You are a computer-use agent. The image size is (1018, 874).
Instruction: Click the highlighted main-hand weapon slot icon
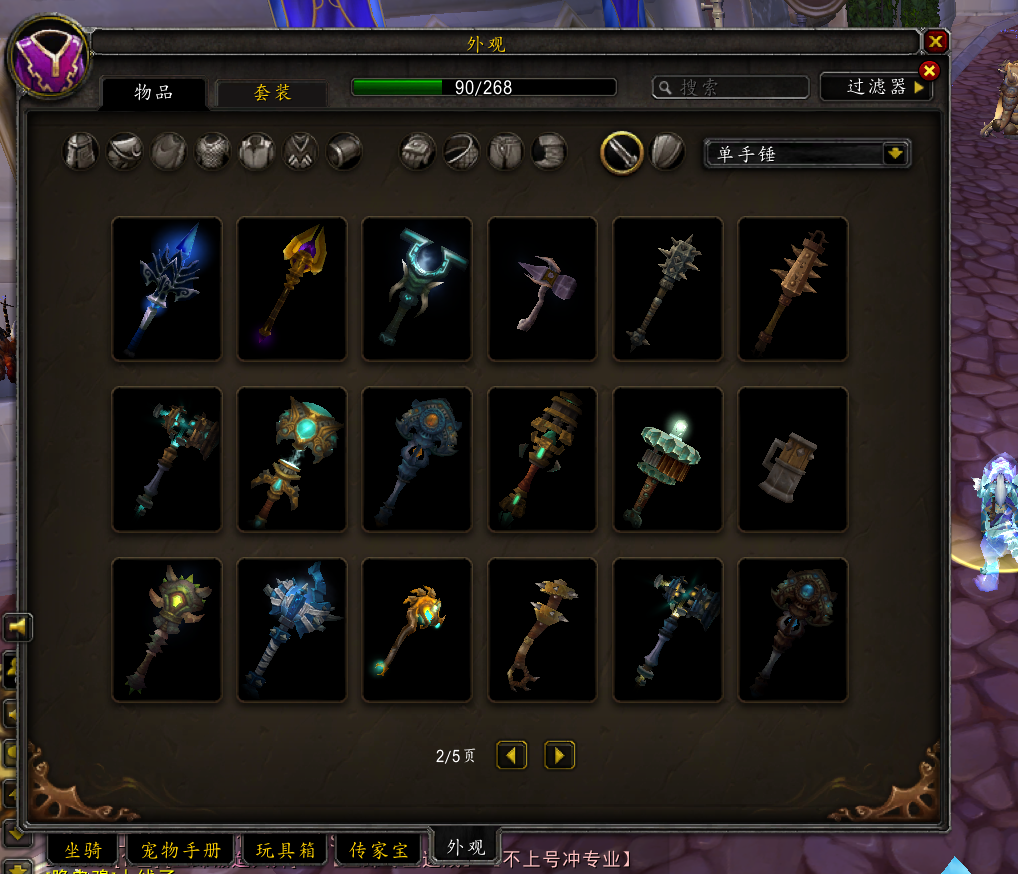(621, 152)
